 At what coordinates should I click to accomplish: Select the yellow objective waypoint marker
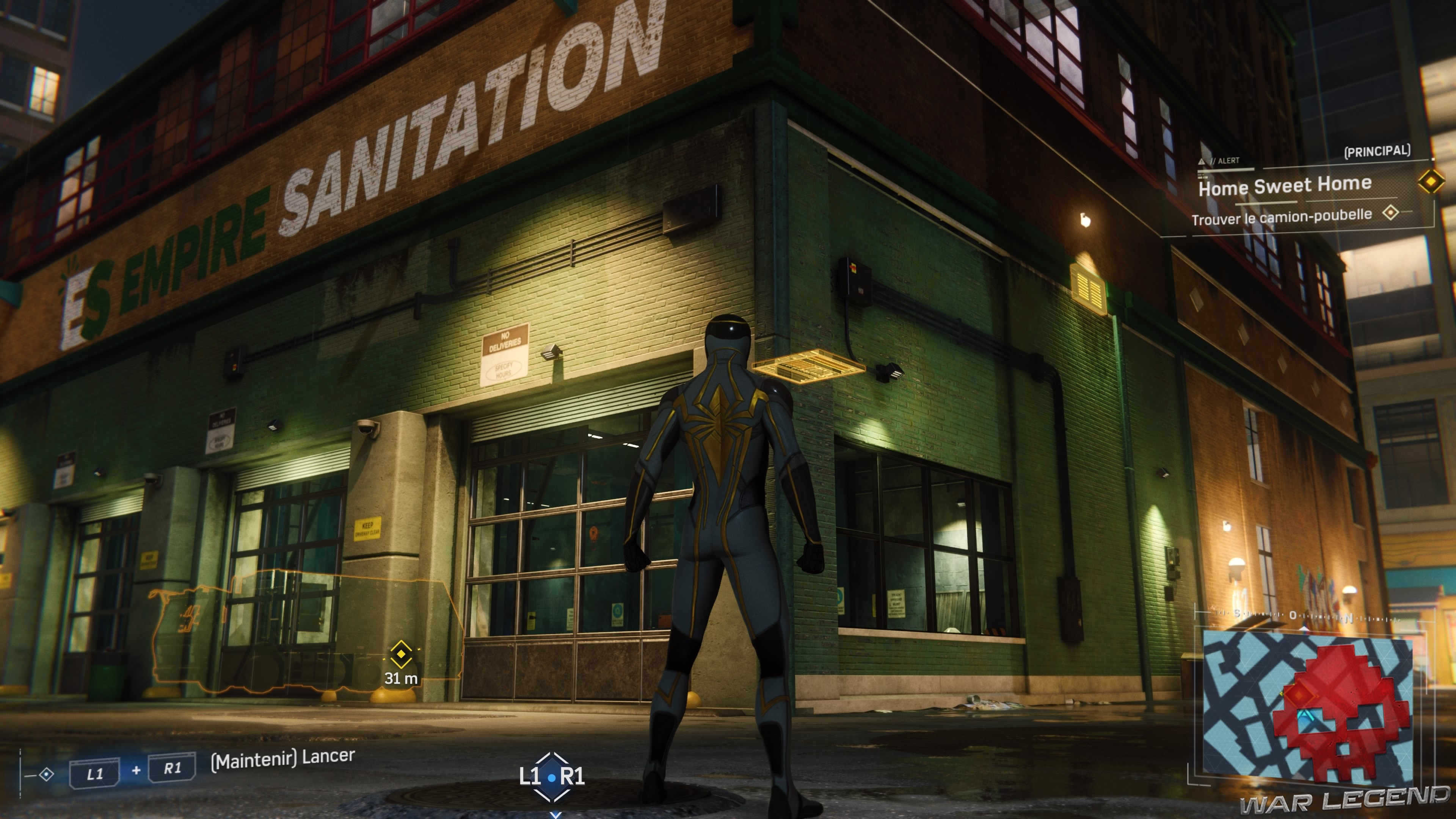tap(401, 654)
